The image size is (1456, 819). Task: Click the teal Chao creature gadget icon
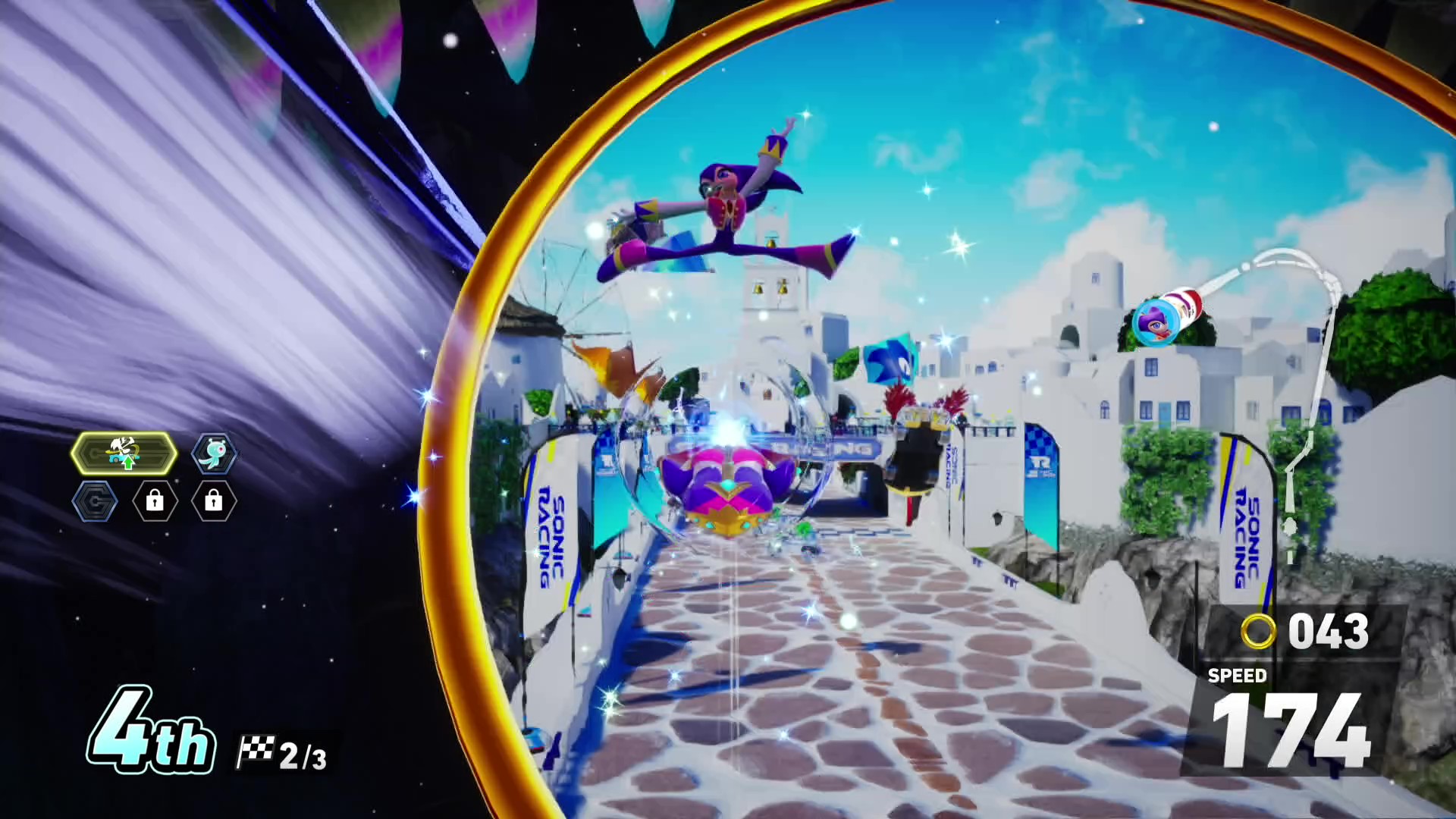[213, 453]
